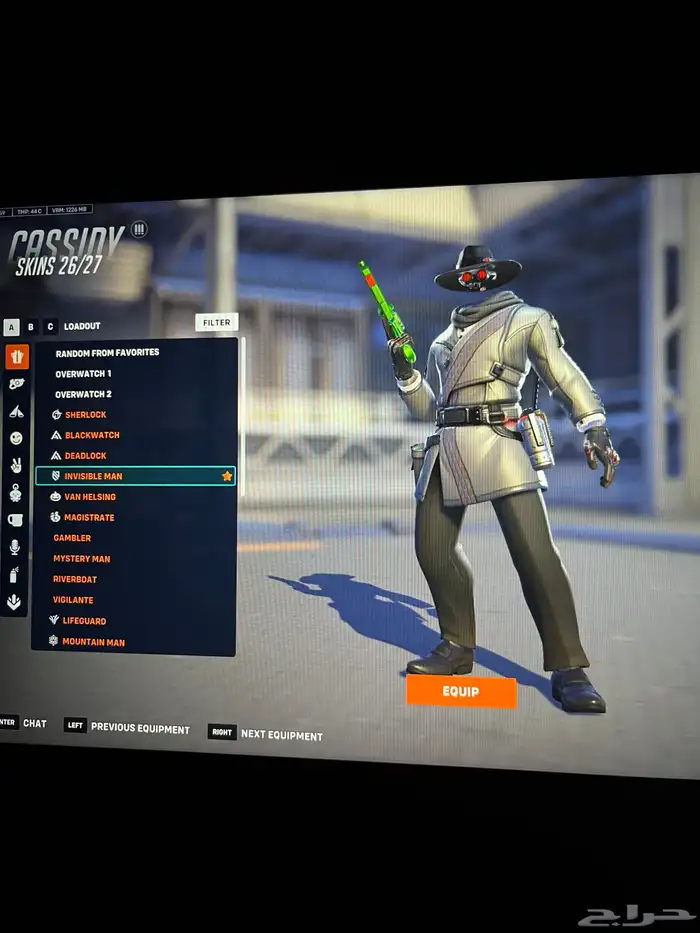Open the smiley face emotes category

tap(16, 438)
